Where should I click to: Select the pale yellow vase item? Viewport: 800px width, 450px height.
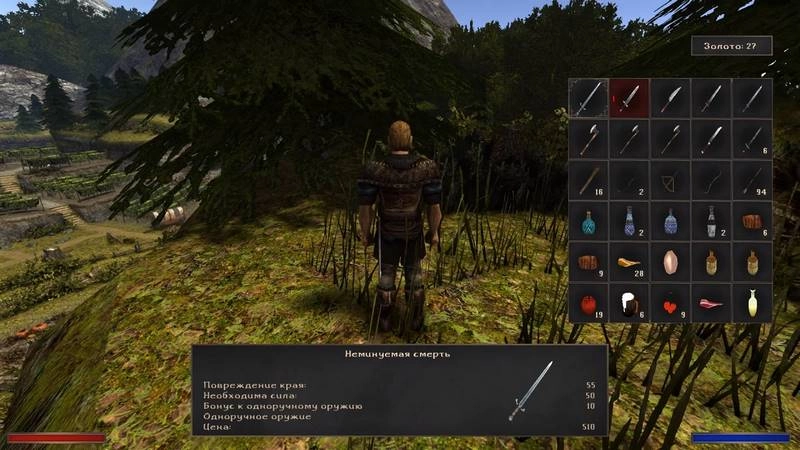(752, 302)
